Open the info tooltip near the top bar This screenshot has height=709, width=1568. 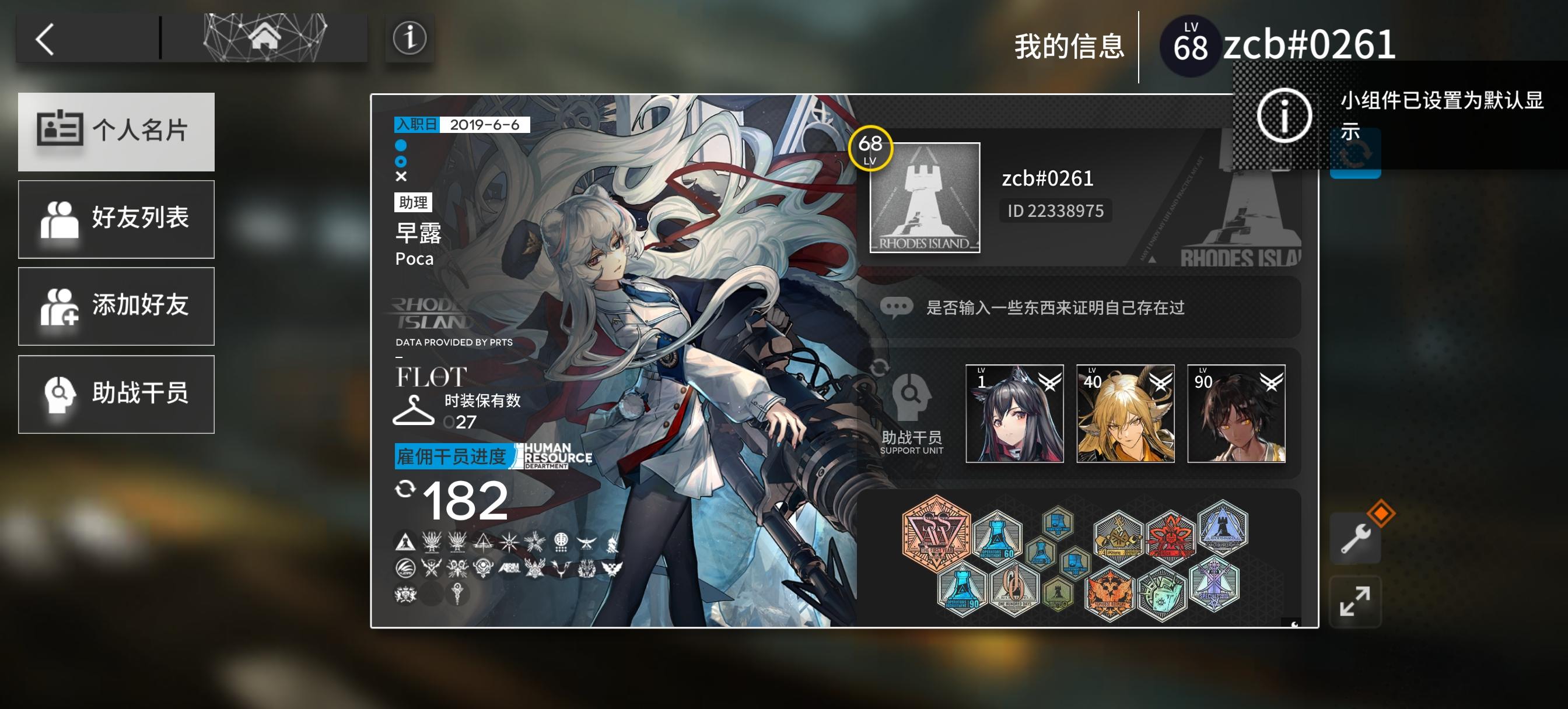[409, 38]
